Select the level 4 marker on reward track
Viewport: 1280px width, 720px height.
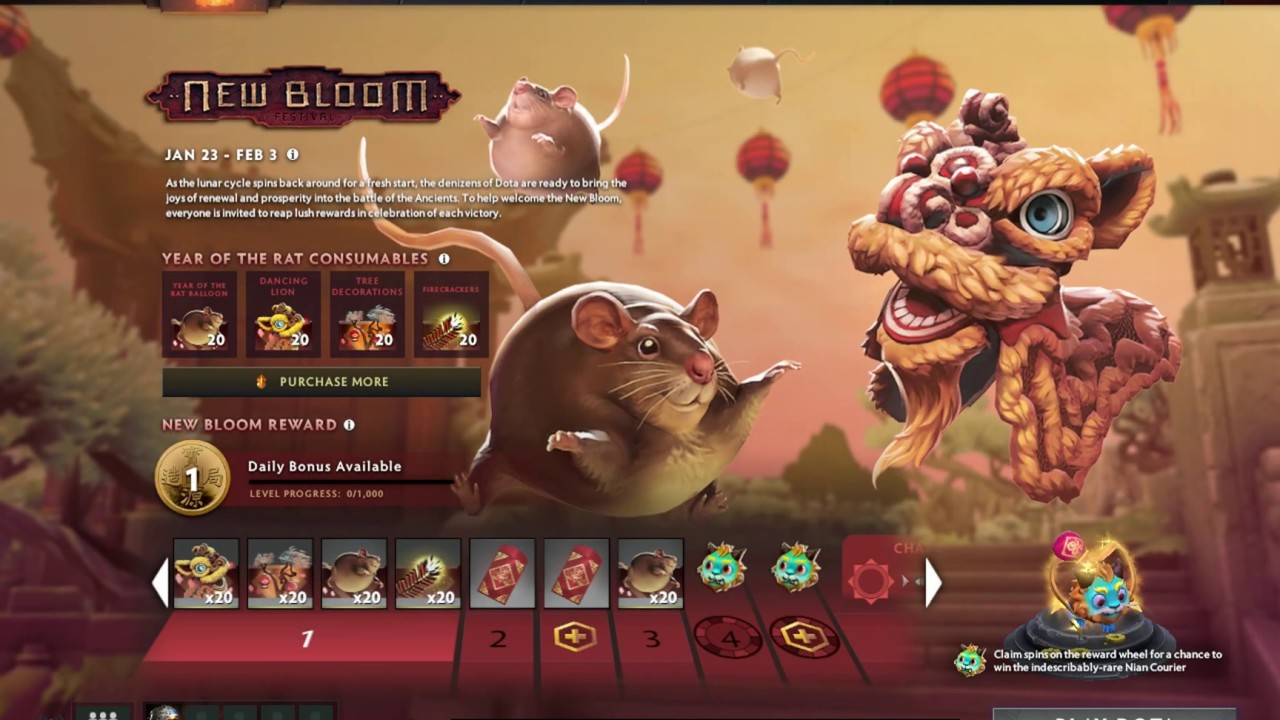[727, 637]
